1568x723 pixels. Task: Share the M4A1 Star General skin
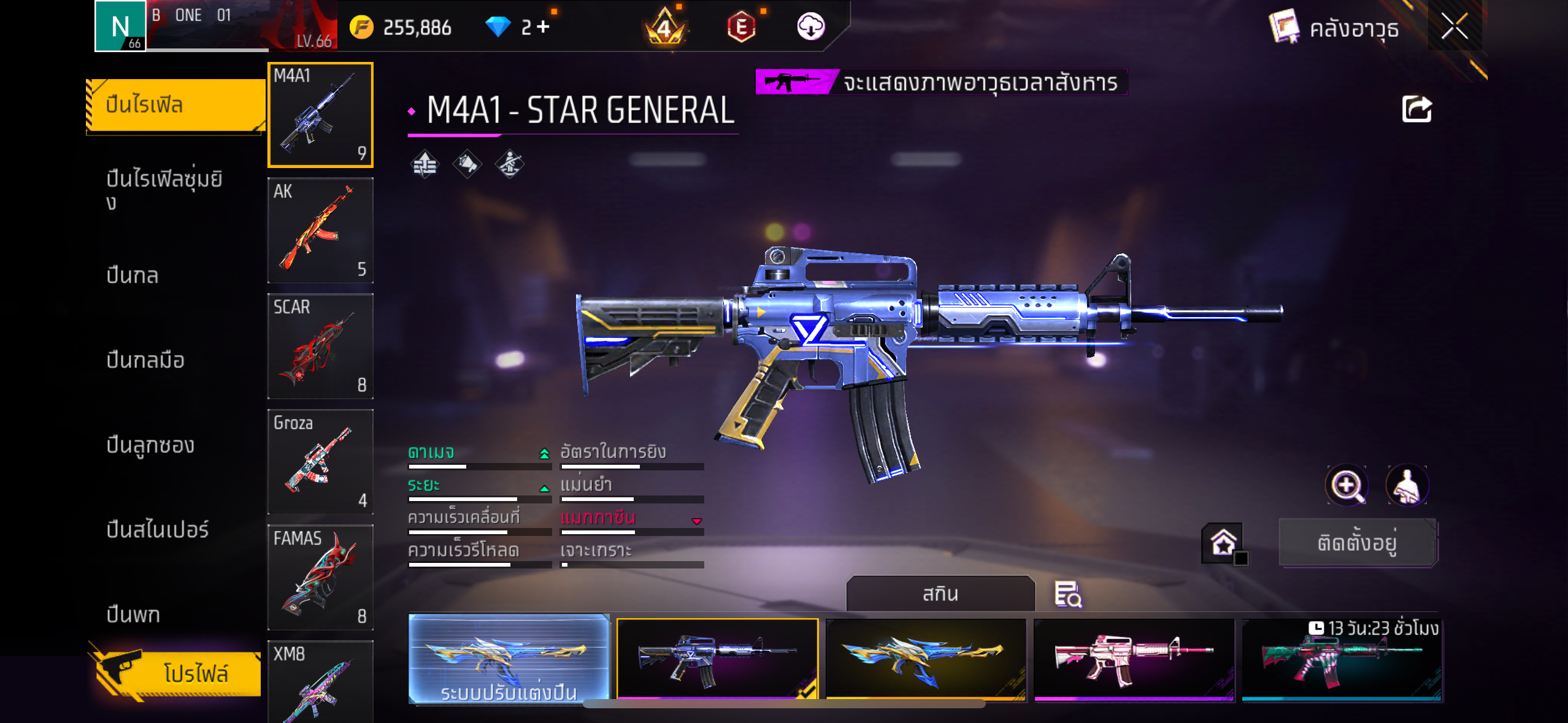(x=1416, y=110)
